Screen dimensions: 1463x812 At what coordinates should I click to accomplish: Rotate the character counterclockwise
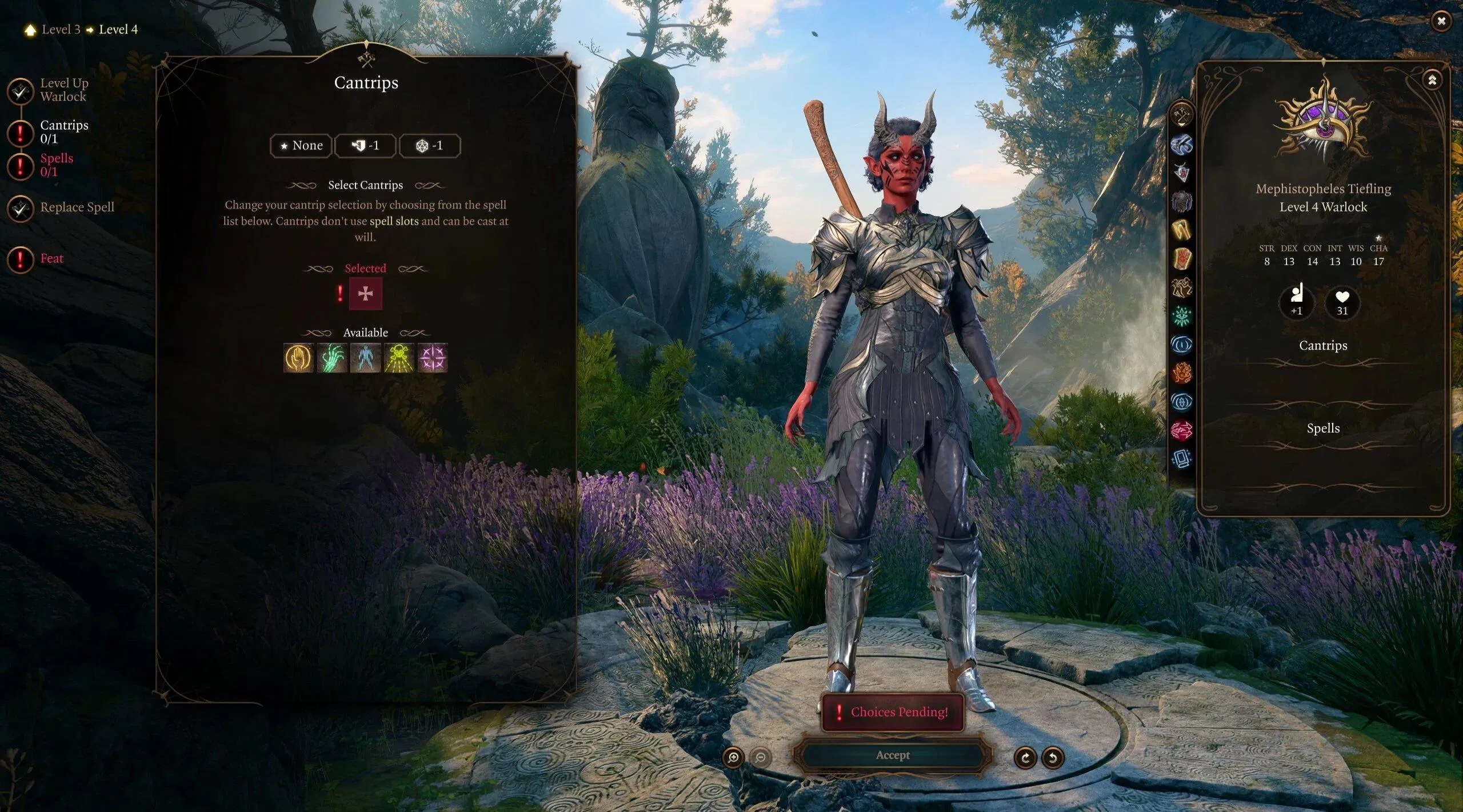1053,758
